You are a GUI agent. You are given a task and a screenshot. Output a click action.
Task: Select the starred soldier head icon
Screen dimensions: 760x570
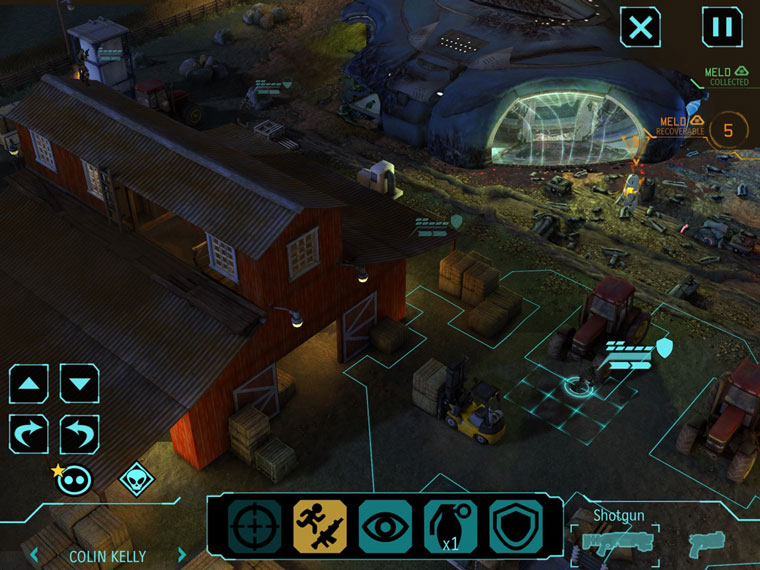(71, 479)
